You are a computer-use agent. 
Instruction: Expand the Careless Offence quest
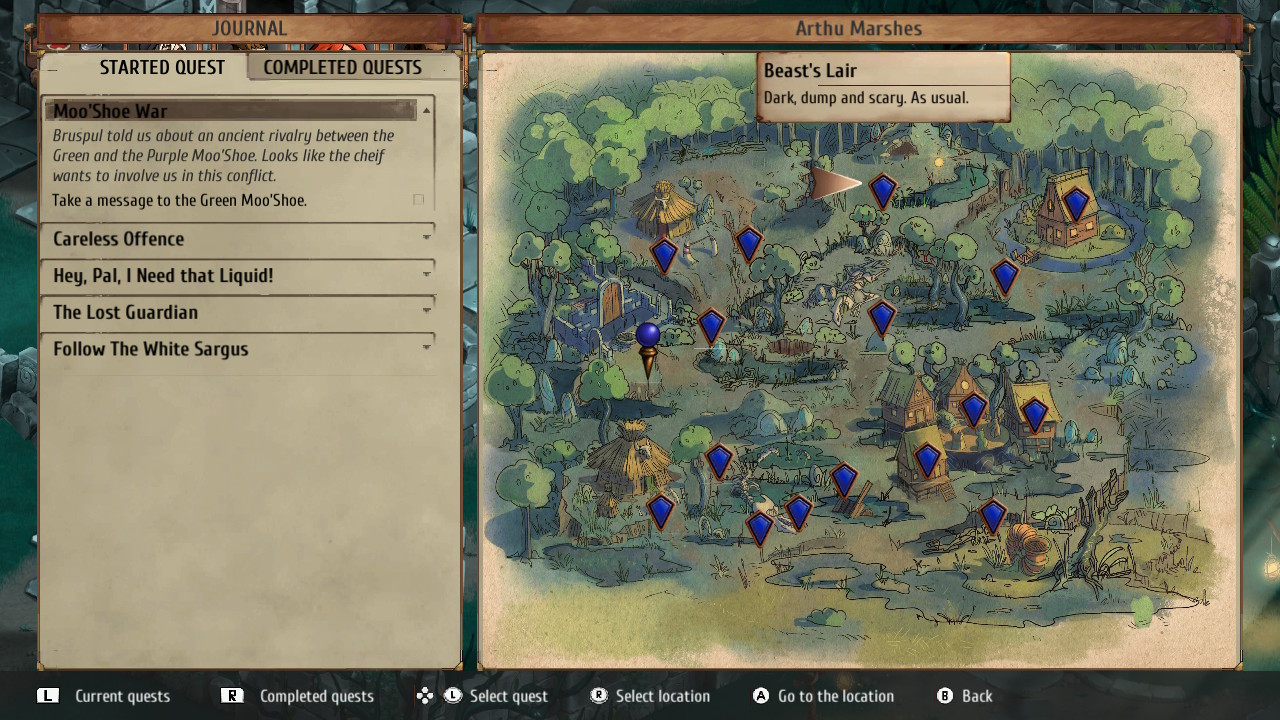click(x=238, y=239)
